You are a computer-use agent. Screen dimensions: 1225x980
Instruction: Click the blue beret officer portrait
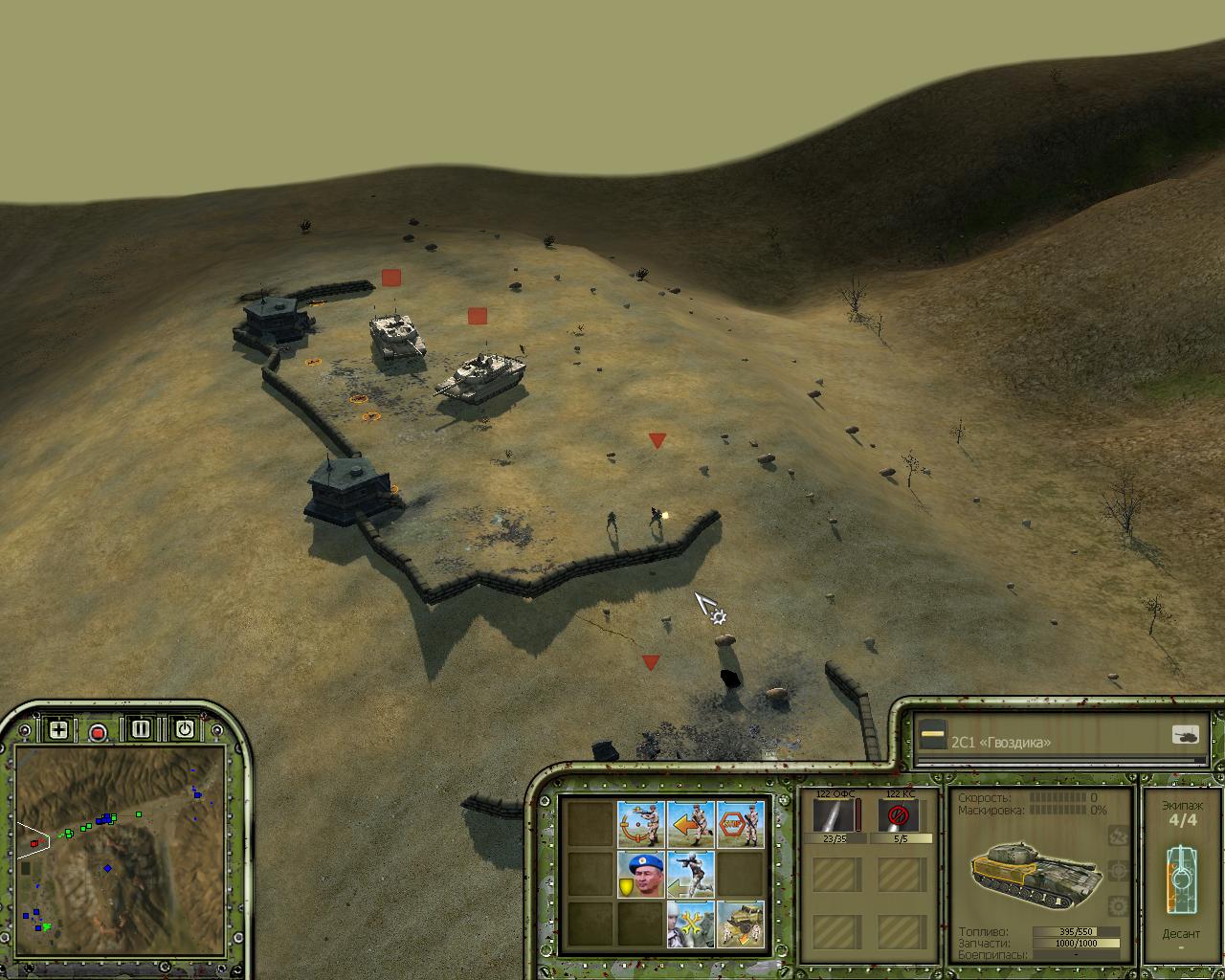641,875
